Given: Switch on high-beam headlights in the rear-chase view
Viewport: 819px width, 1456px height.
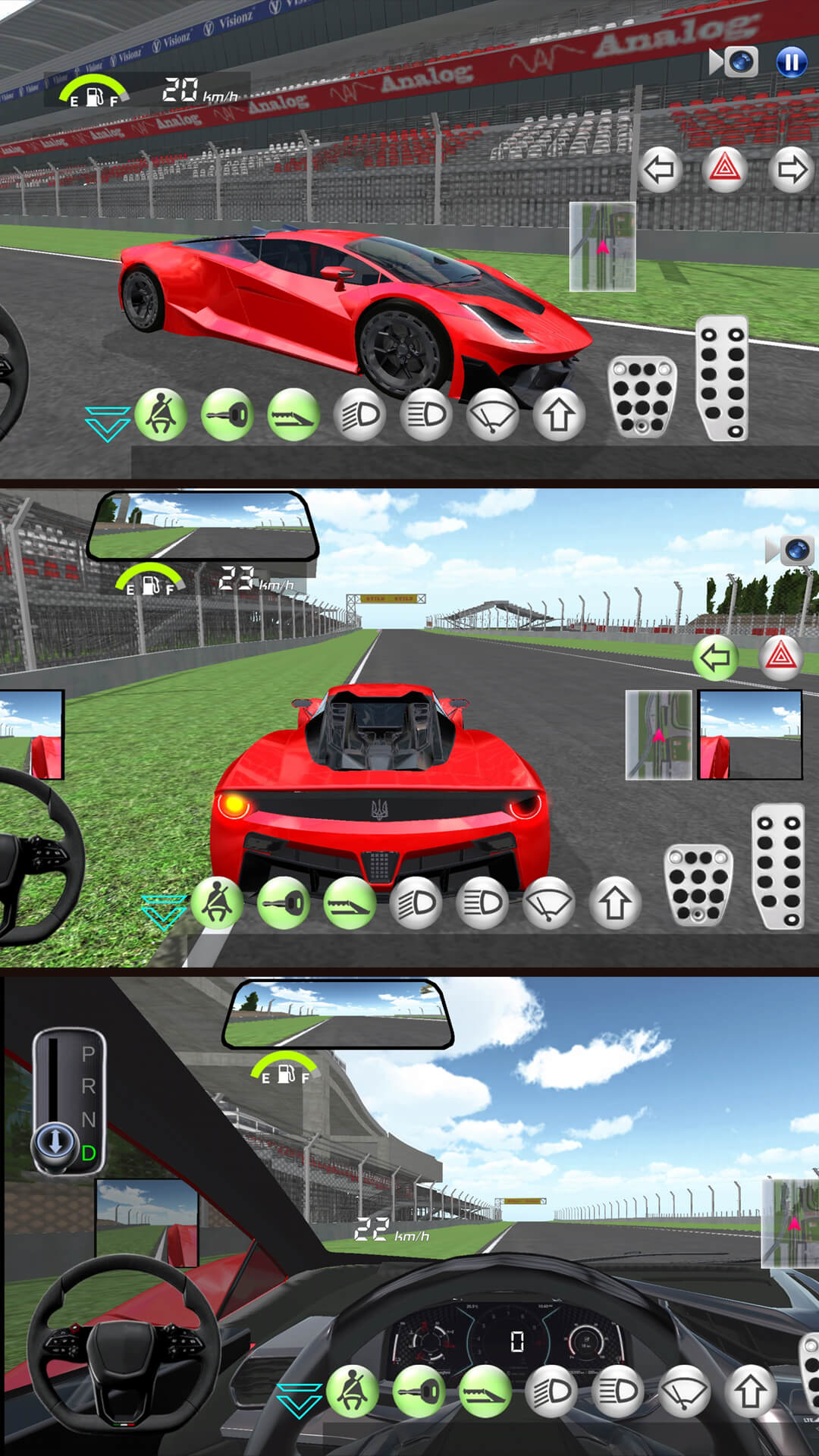Looking at the screenshot, I should (x=482, y=902).
